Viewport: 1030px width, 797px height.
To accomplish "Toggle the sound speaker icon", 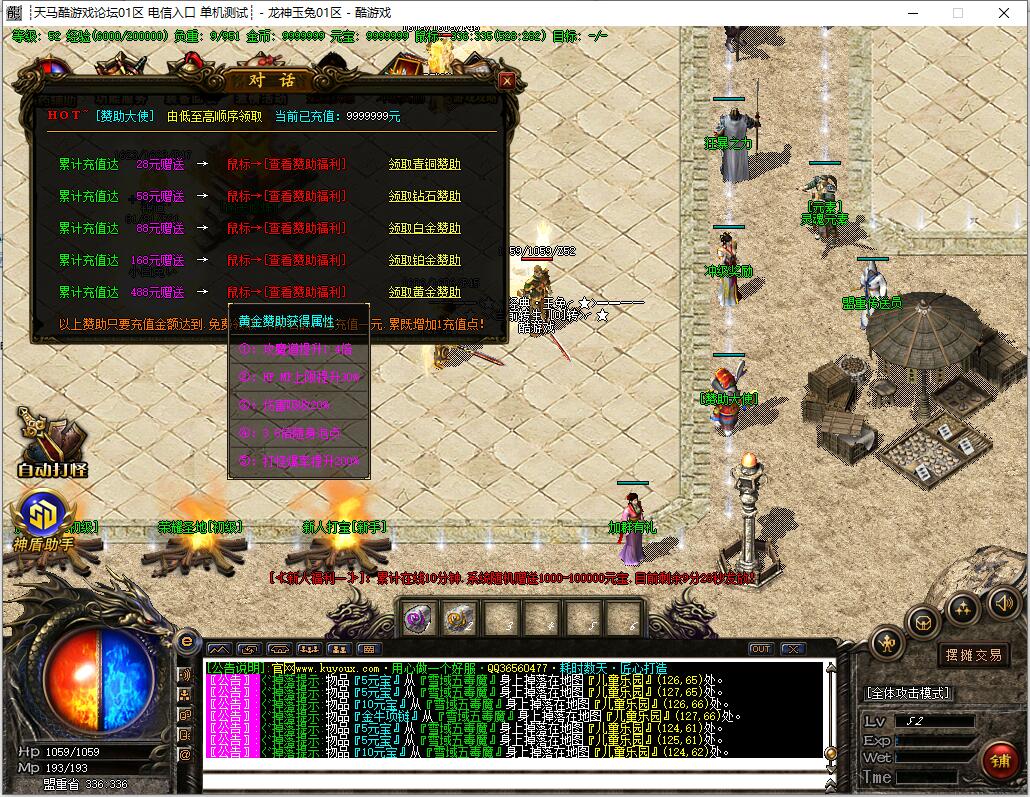I will coord(1003,601).
